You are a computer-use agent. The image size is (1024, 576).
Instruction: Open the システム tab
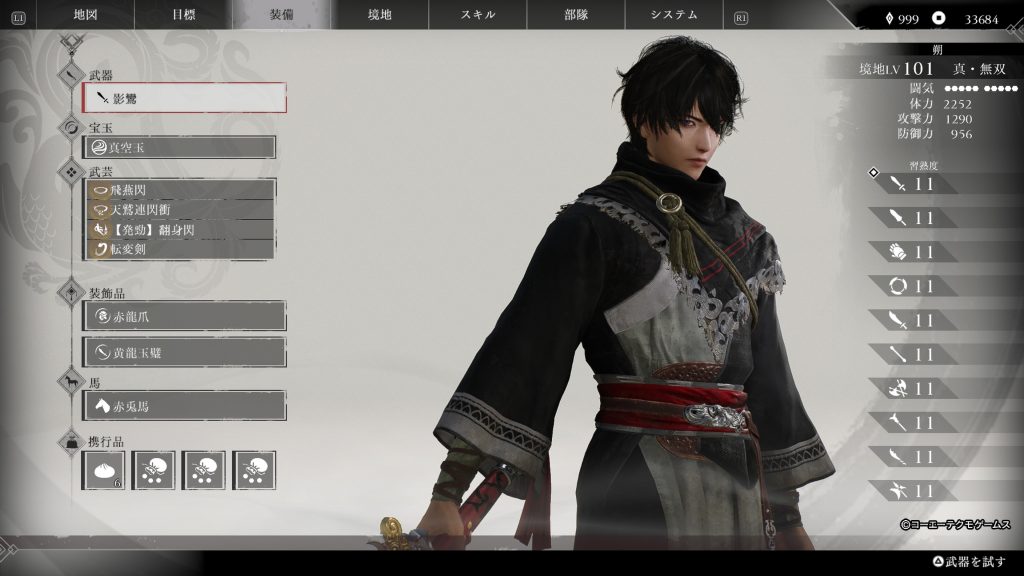coord(674,15)
